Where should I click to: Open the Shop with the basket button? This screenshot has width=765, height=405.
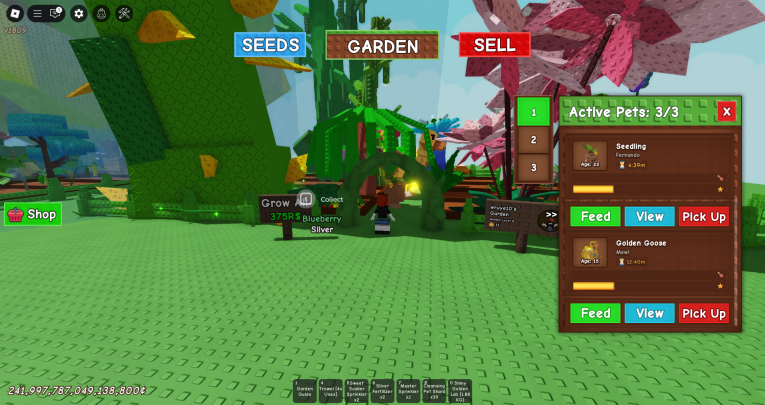pos(33,214)
